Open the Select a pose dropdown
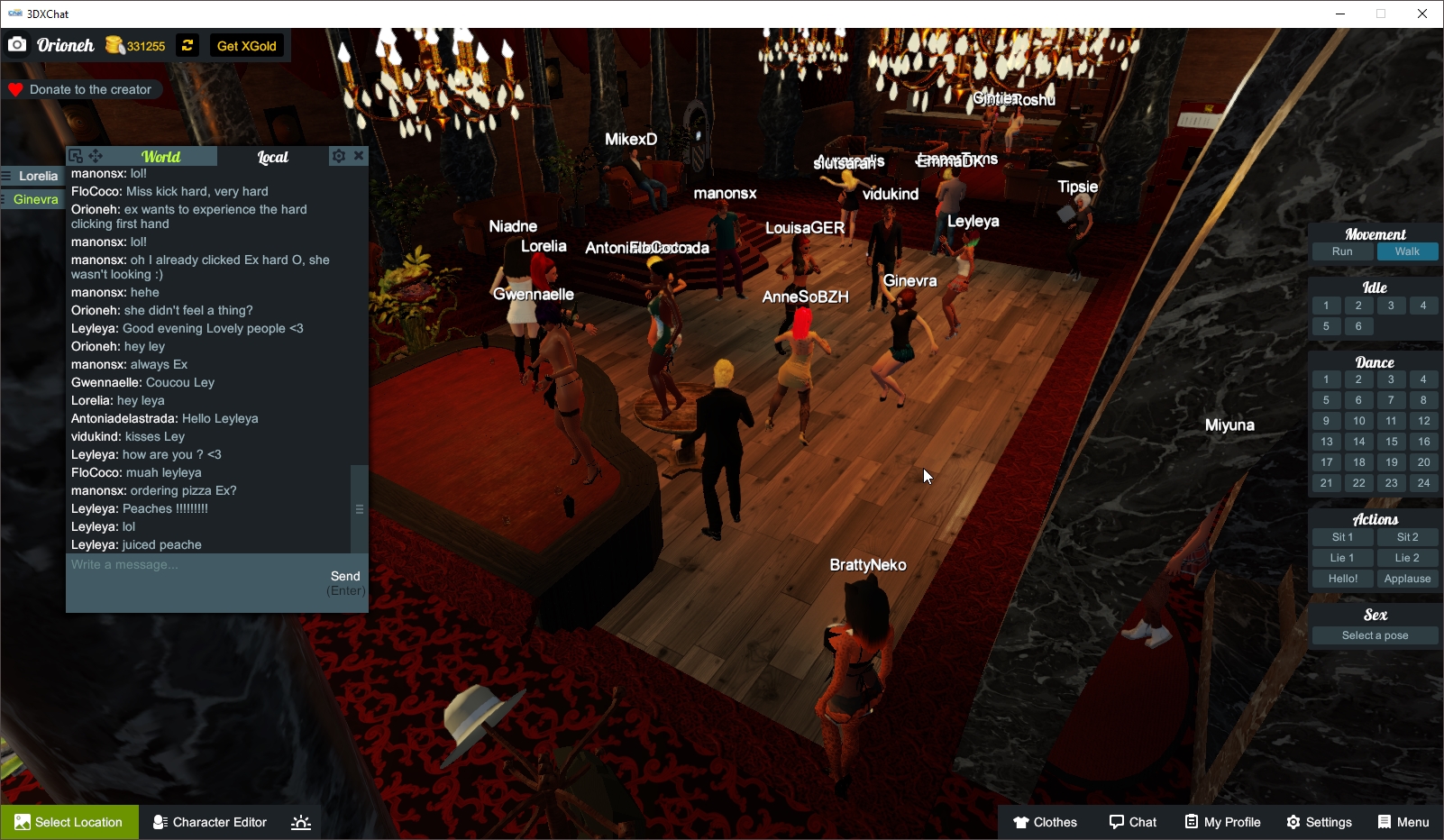The height and width of the screenshot is (840, 1444). click(1374, 635)
